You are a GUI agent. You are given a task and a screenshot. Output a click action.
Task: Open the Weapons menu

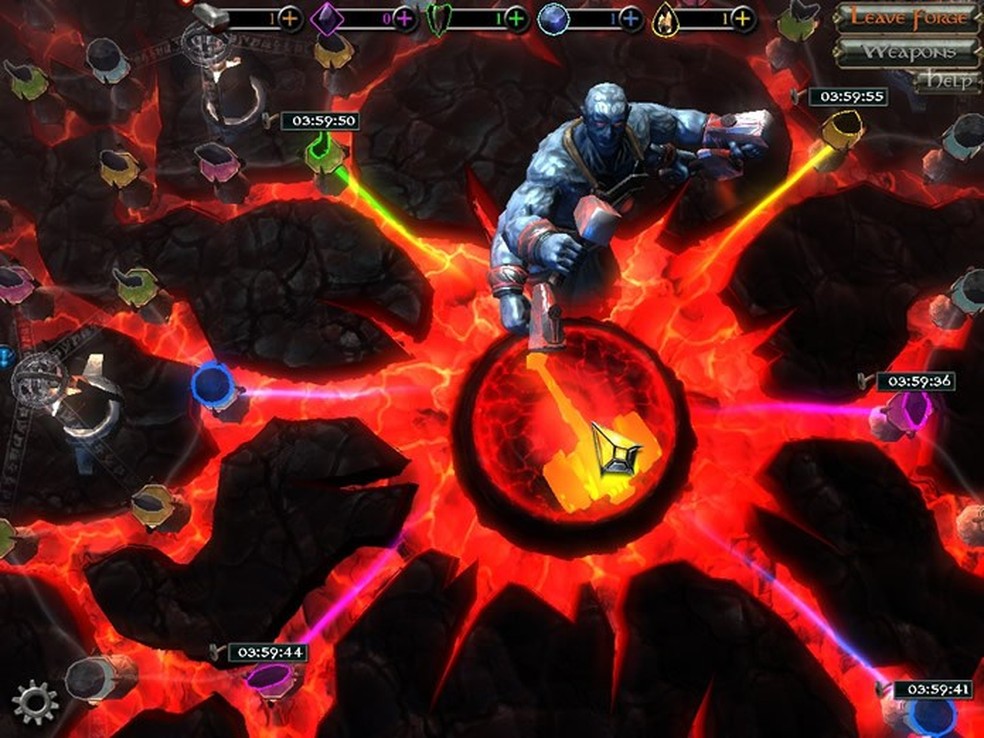click(x=908, y=50)
